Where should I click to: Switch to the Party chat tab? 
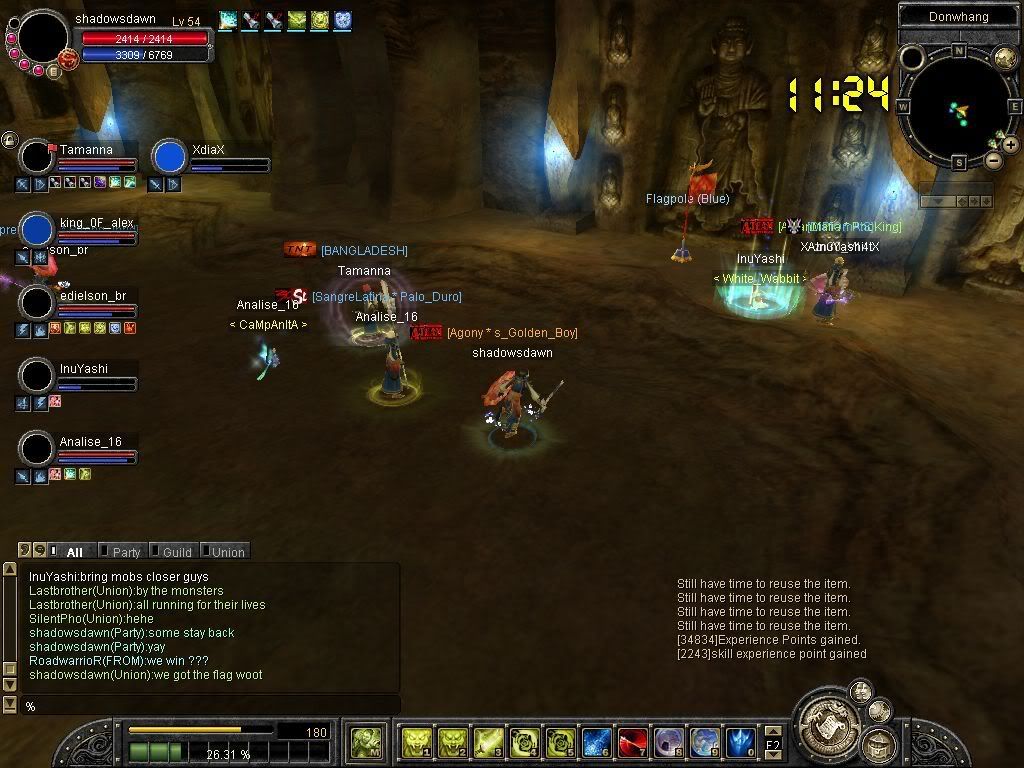point(126,552)
